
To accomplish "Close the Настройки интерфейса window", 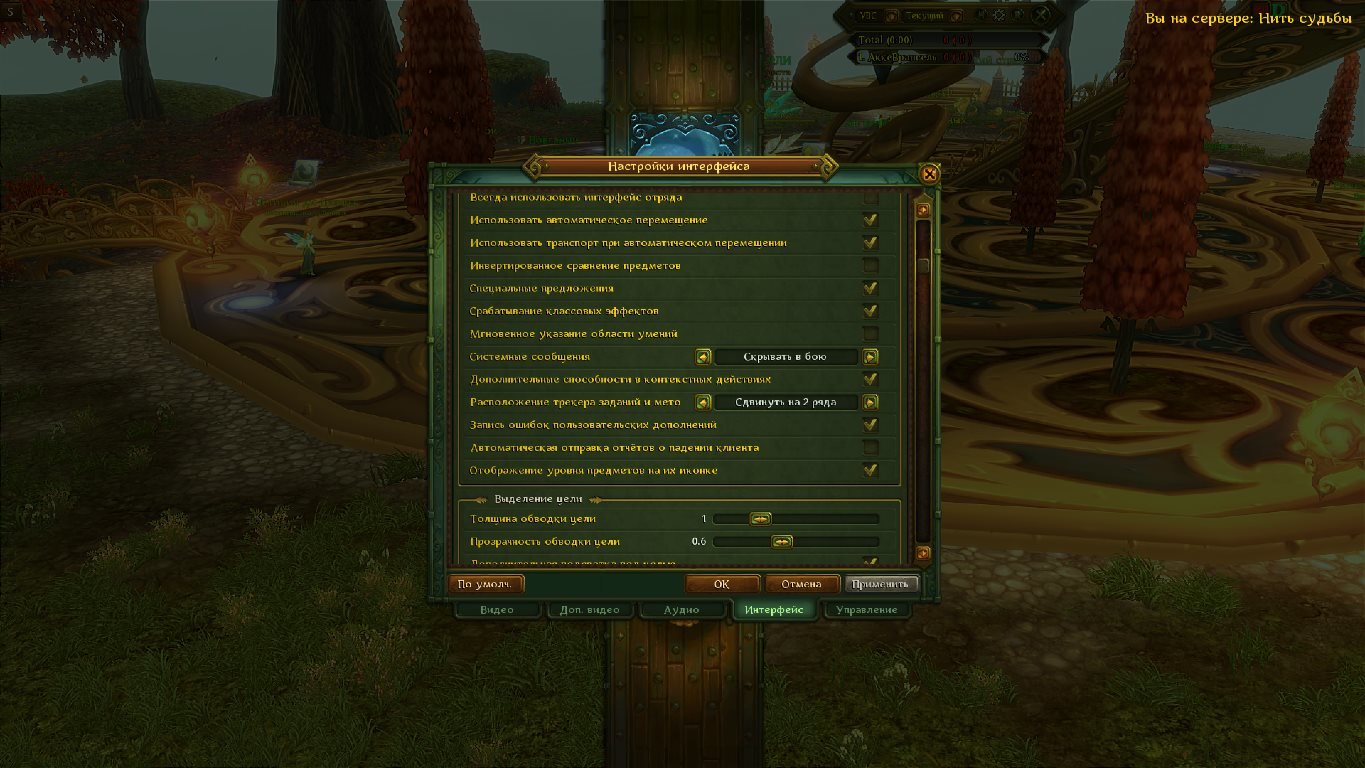I will click(x=930, y=174).
